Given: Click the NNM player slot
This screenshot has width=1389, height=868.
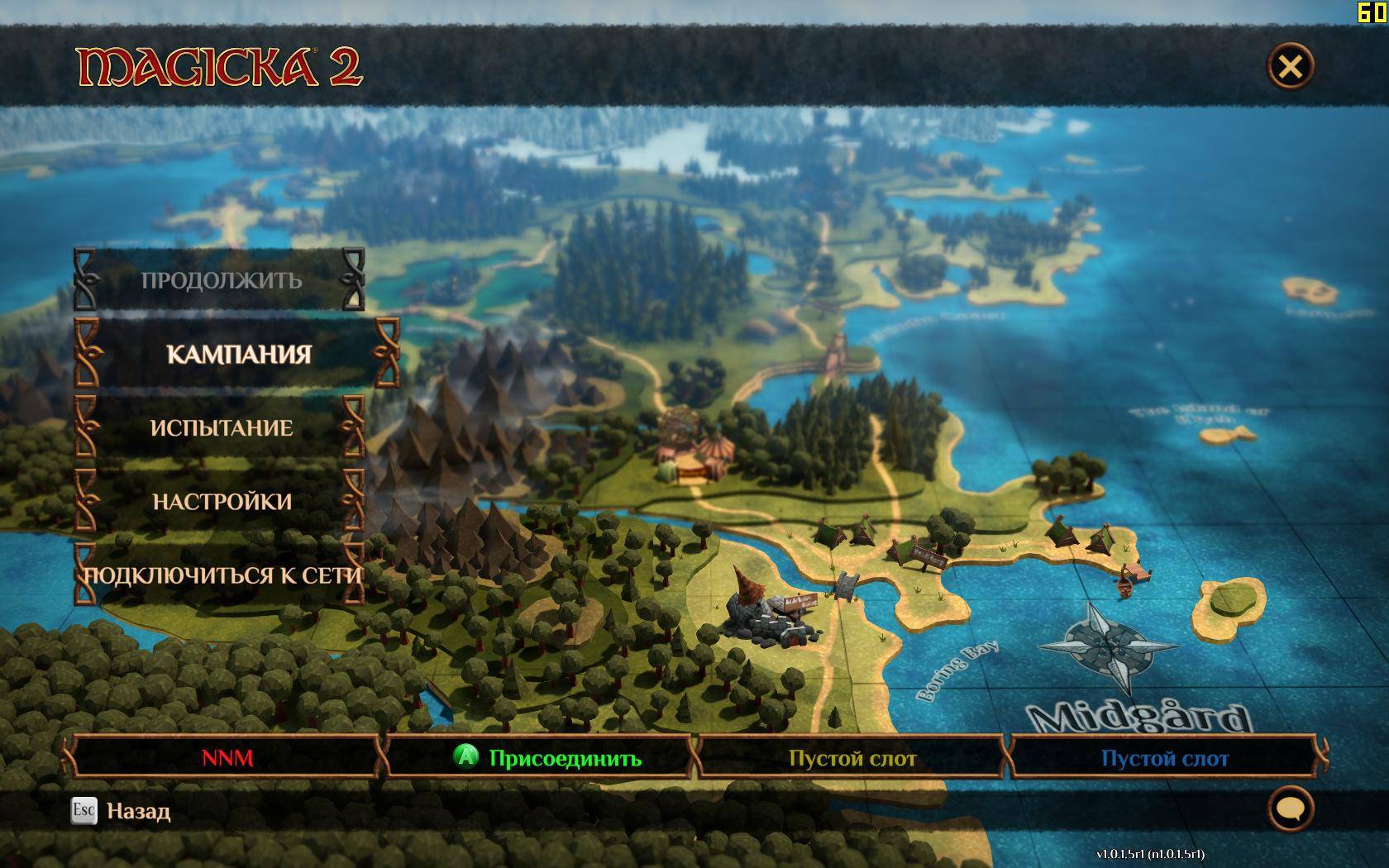Looking at the screenshot, I should (227, 758).
